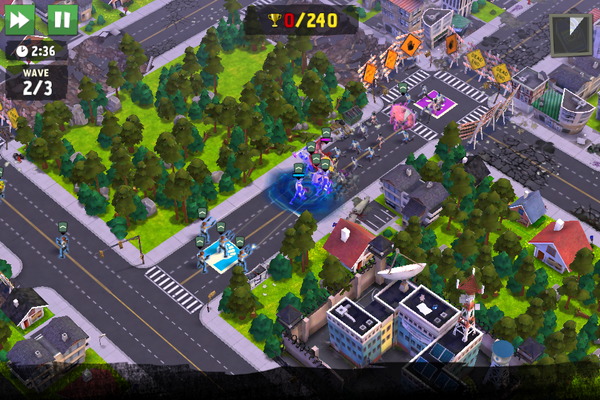Pause the game
600x400 pixels.
(62, 19)
